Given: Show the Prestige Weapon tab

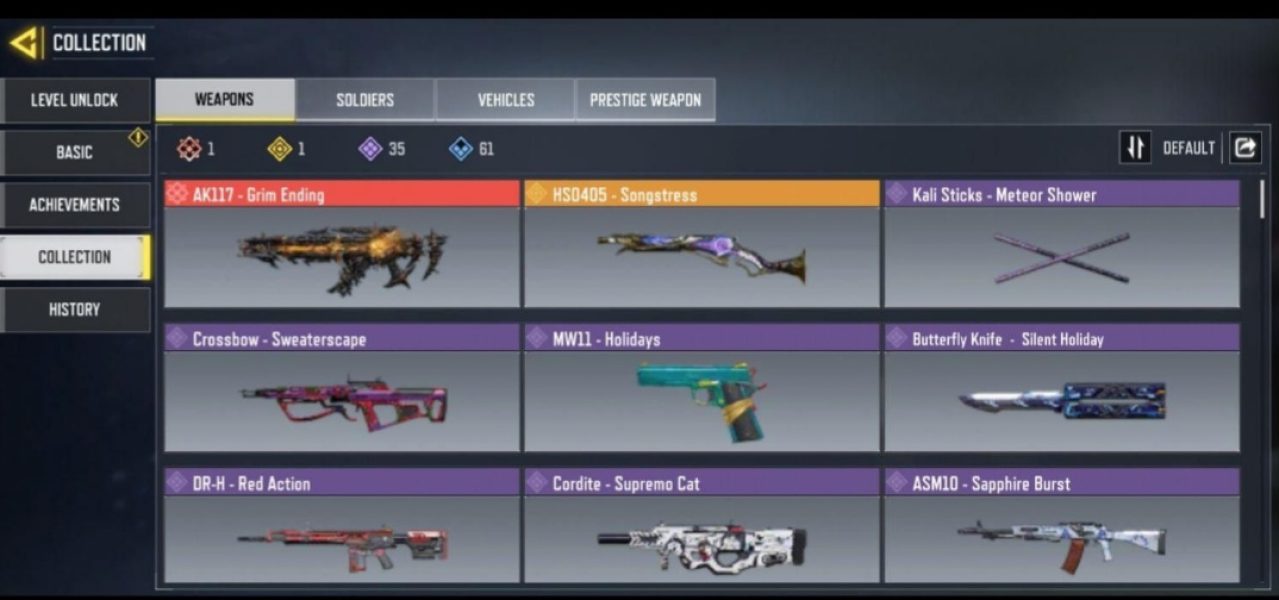Looking at the screenshot, I should click(x=645, y=100).
